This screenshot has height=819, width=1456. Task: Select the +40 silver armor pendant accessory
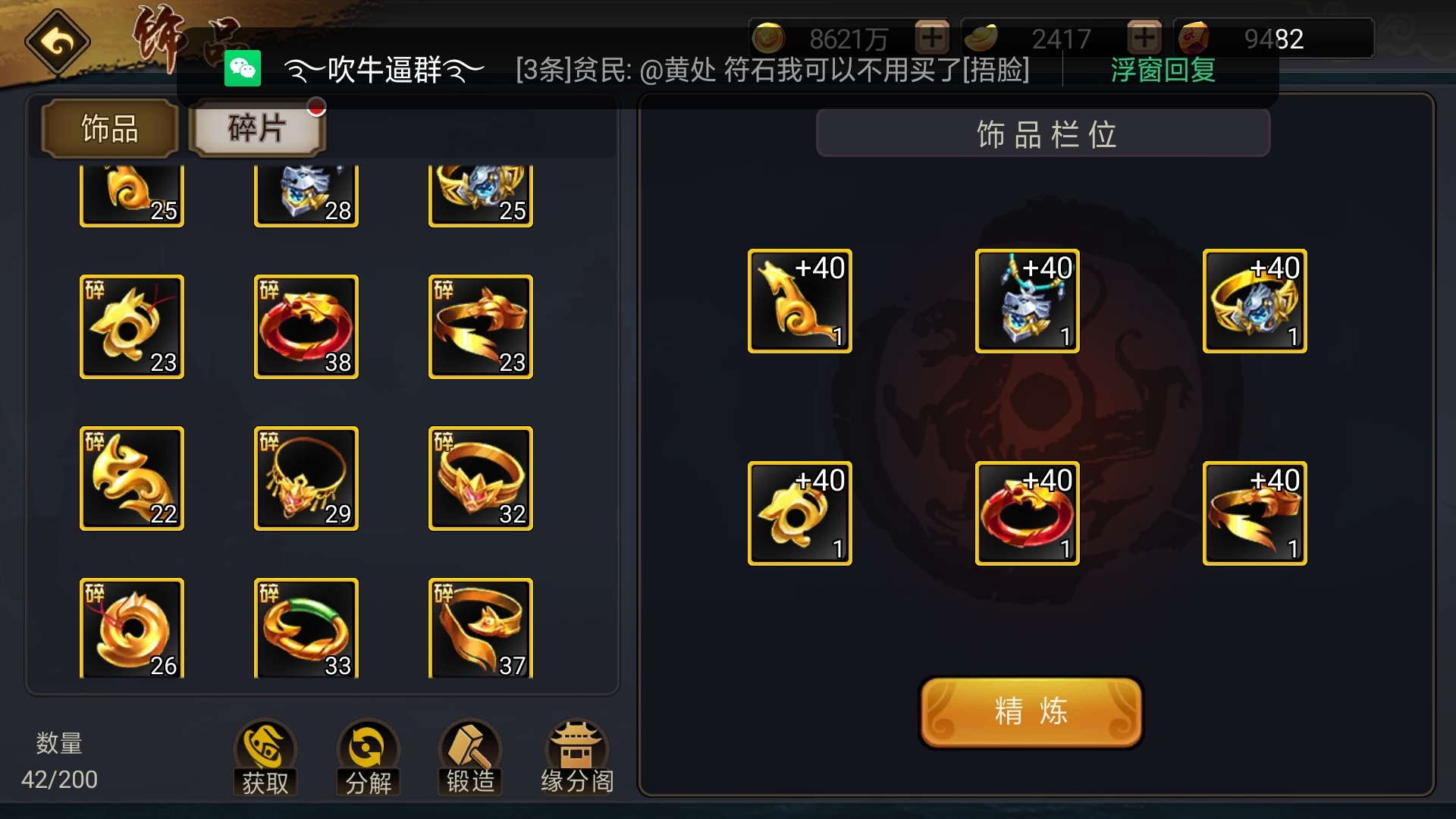click(x=1027, y=300)
